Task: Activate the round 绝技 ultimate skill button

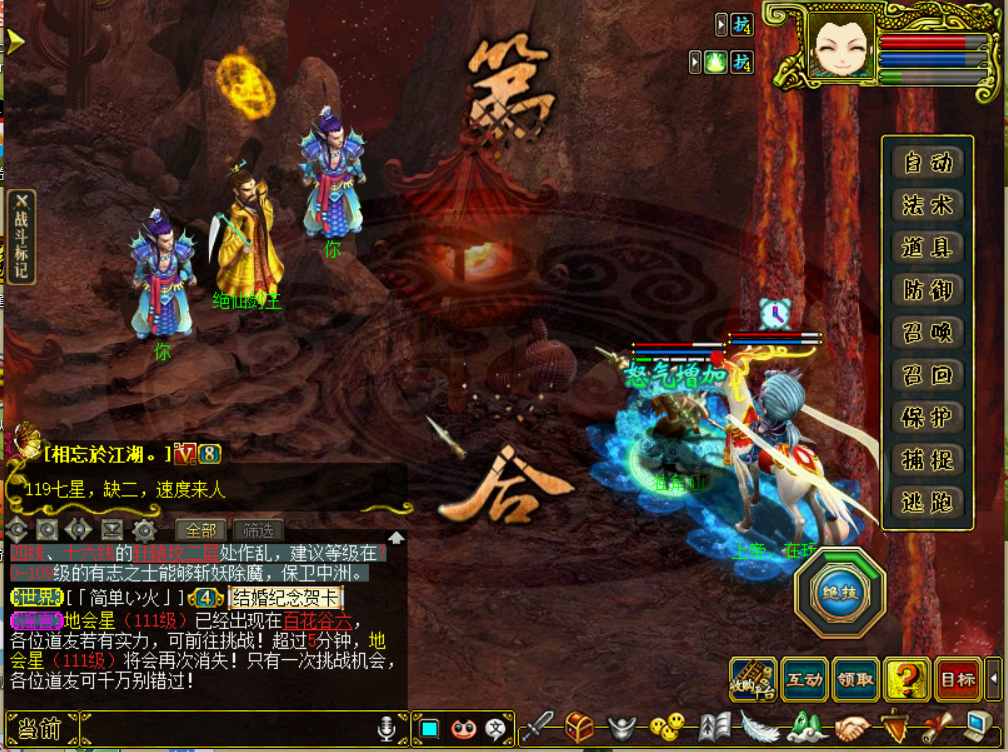Action: 839,593
